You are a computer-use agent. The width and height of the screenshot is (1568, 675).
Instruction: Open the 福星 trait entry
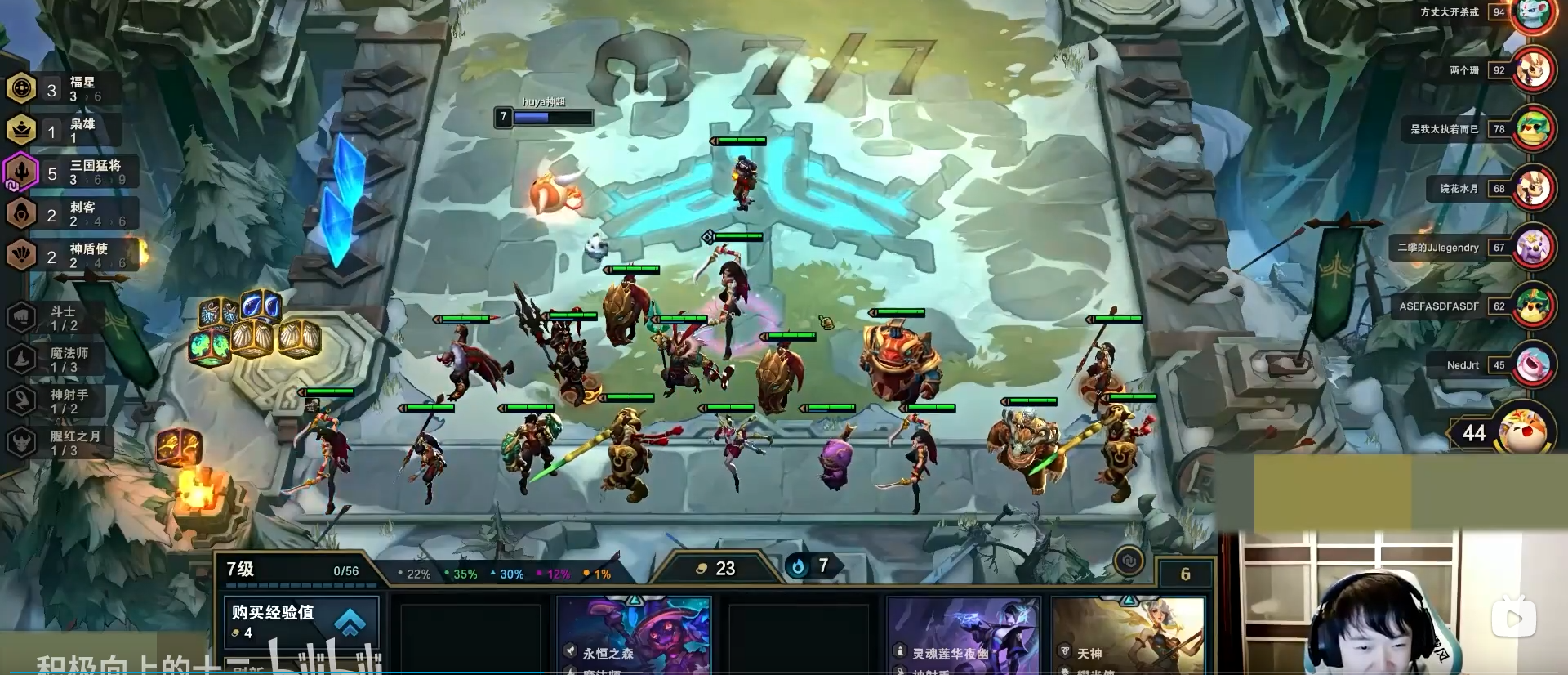(64, 88)
